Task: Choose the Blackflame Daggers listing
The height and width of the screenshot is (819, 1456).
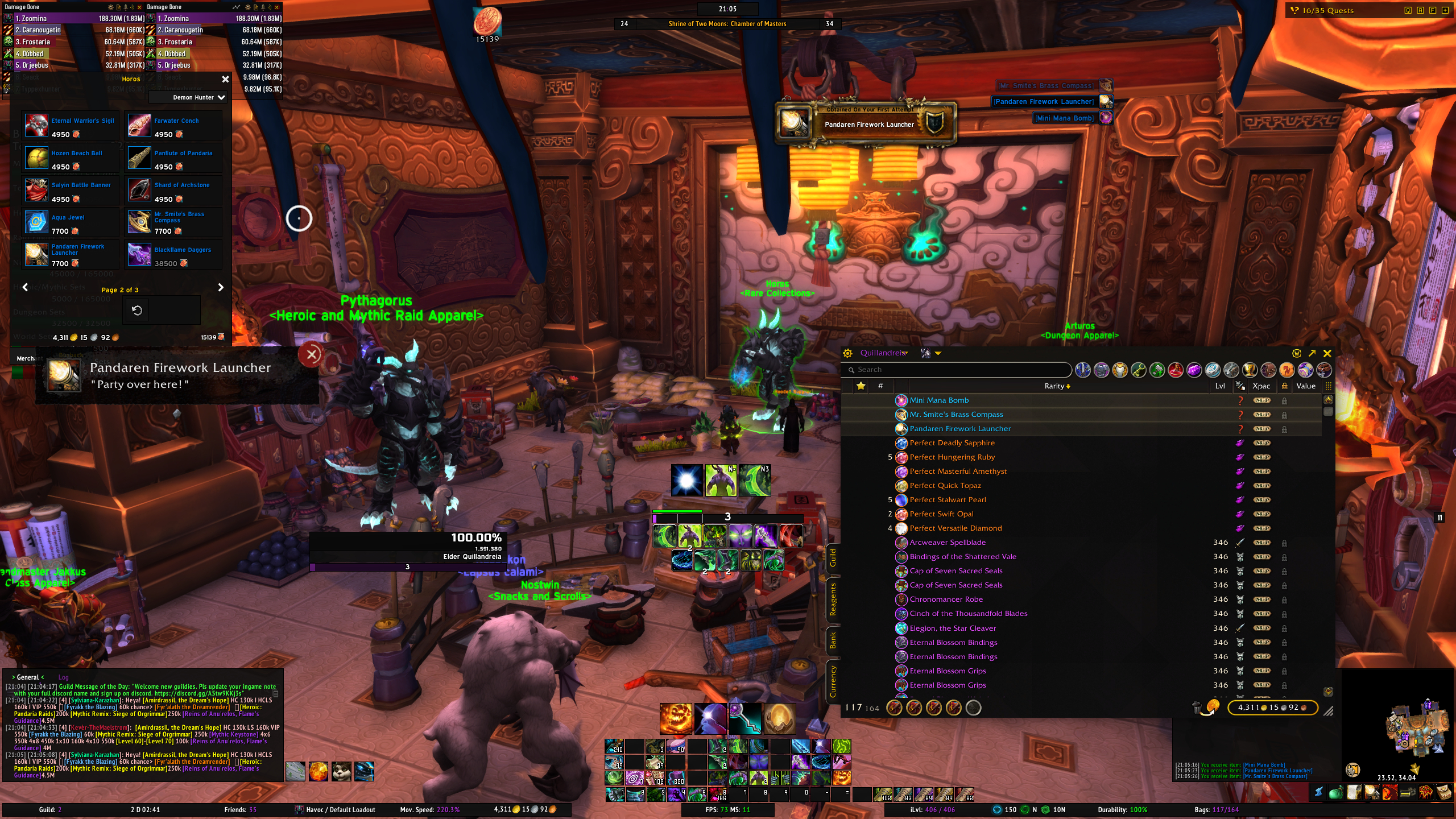Action: click(x=139, y=255)
